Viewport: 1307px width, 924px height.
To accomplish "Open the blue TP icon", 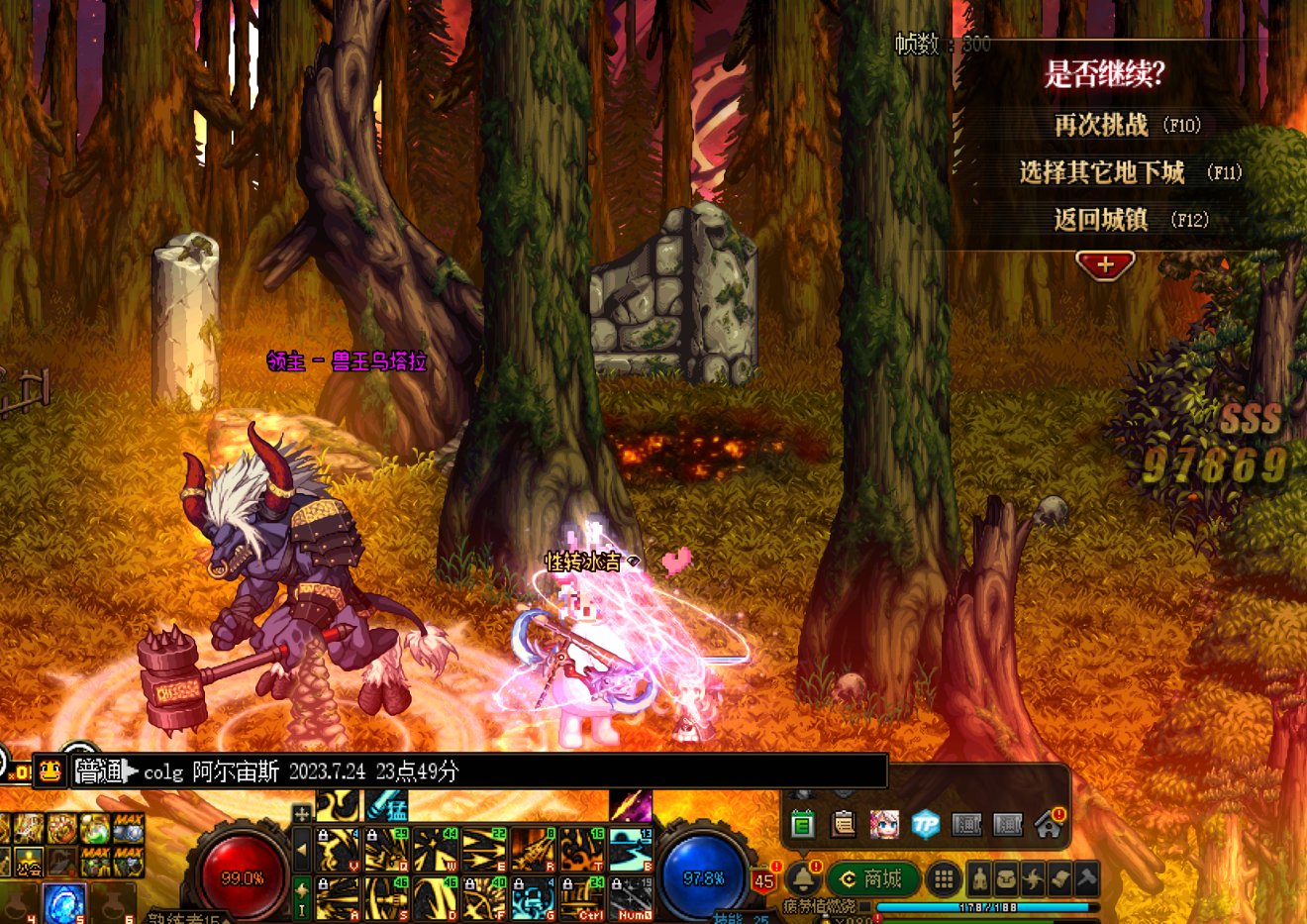I will pyautogui.click(x=925, y=823).
